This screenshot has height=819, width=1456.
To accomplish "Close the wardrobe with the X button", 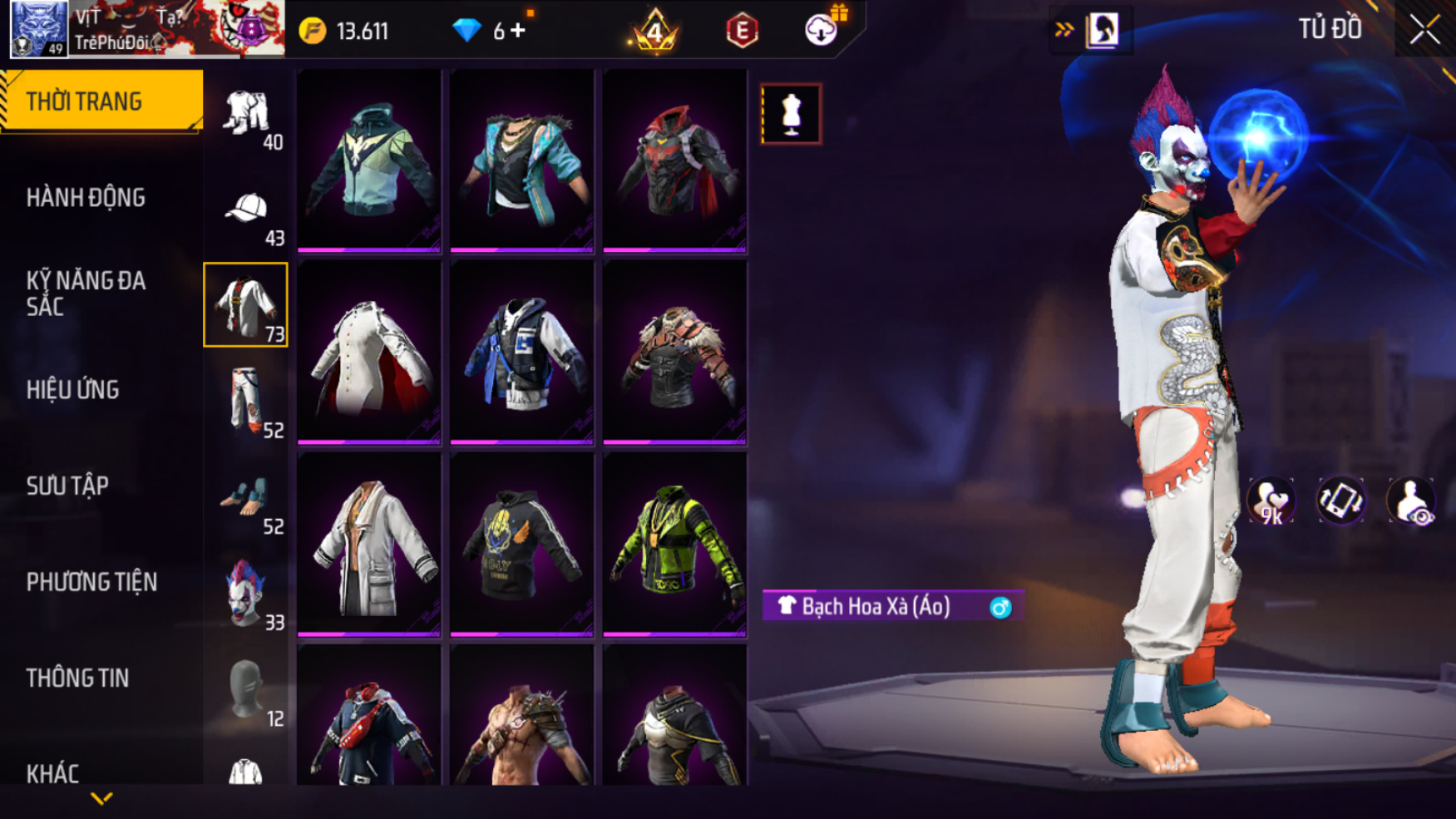I will click(1424, 31).
